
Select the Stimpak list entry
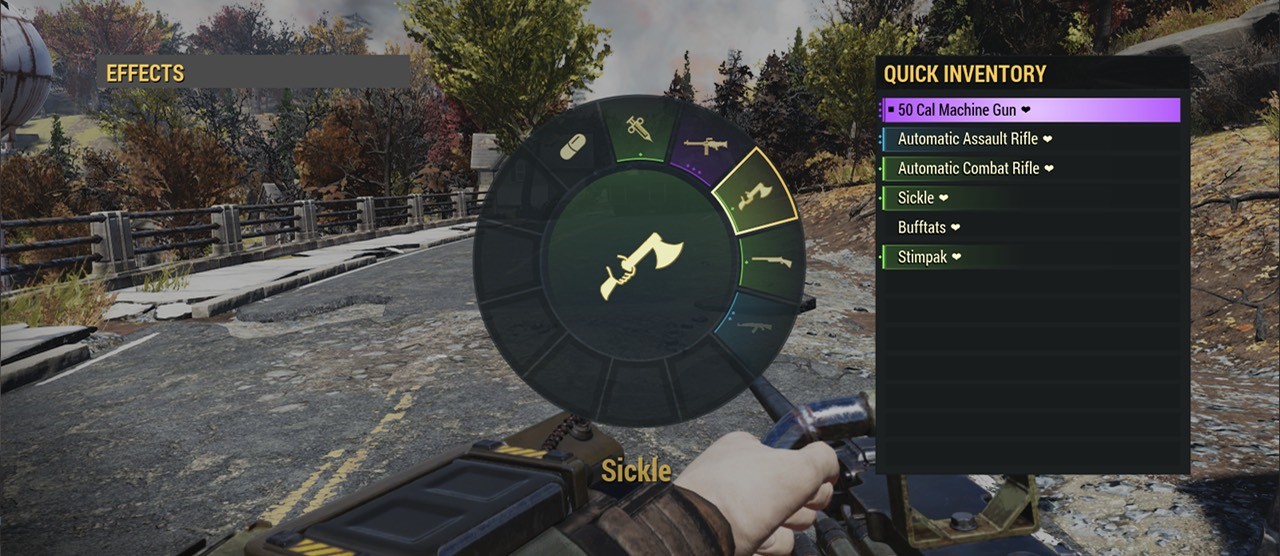pyautogui.click(x=1030, y=257)
